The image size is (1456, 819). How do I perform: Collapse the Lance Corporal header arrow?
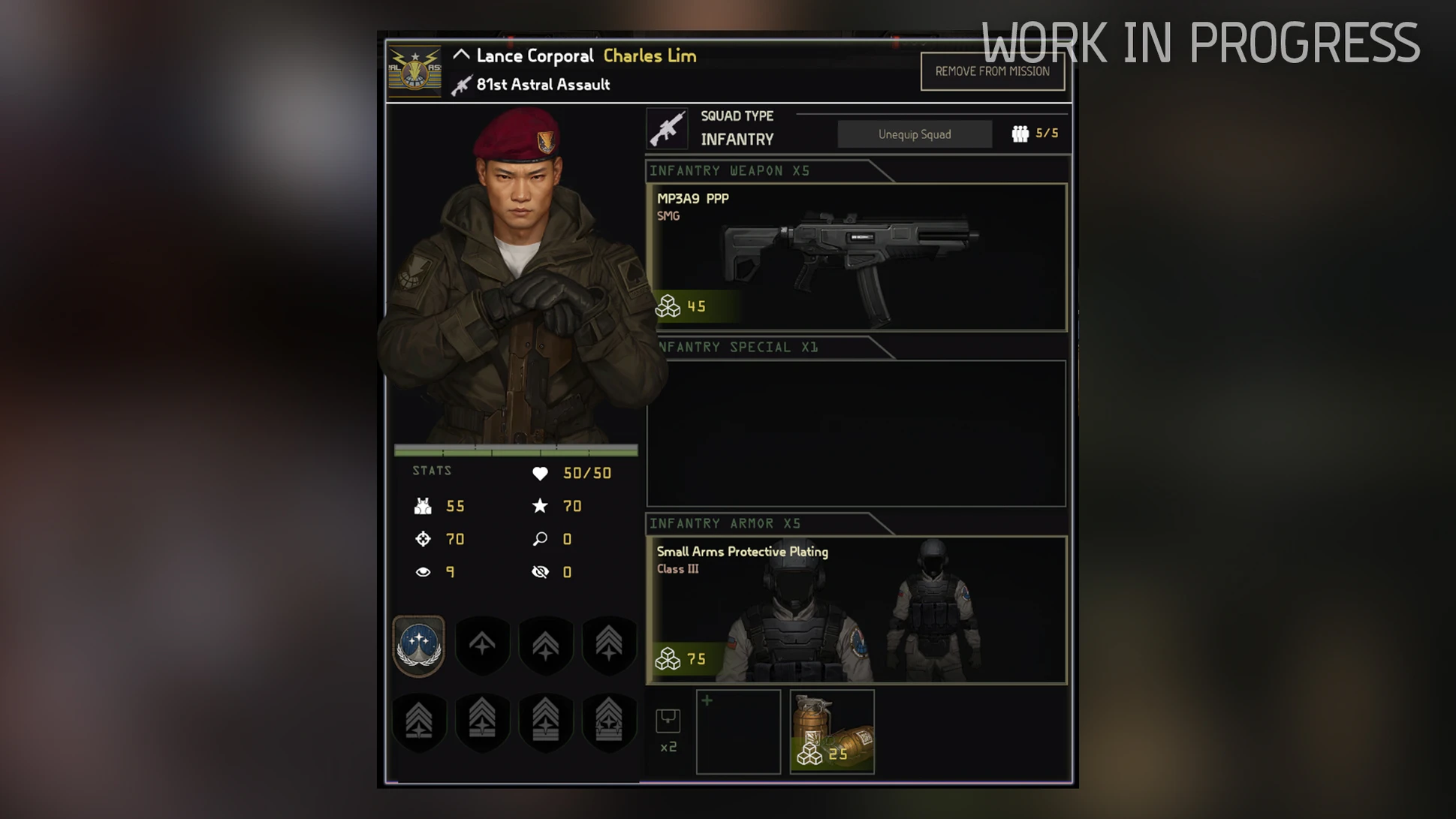461,55
